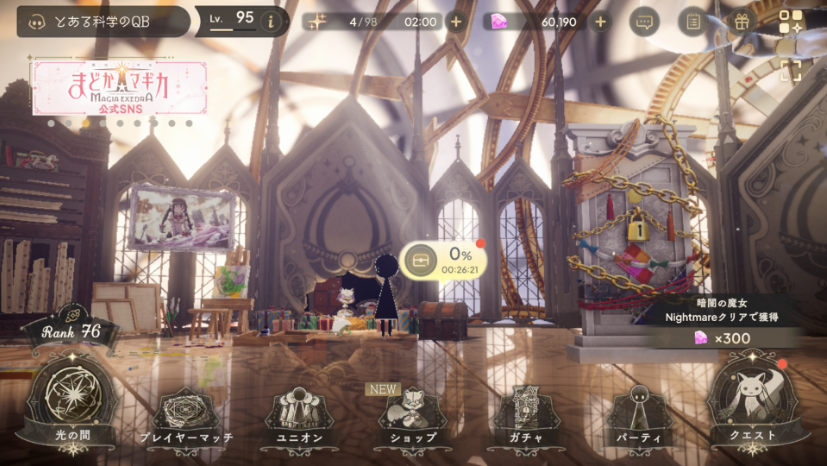Image resolution: width=827 pixels, height=466 pixels.
Task: Open the パーティ party menu
Action: click(639, 417)
